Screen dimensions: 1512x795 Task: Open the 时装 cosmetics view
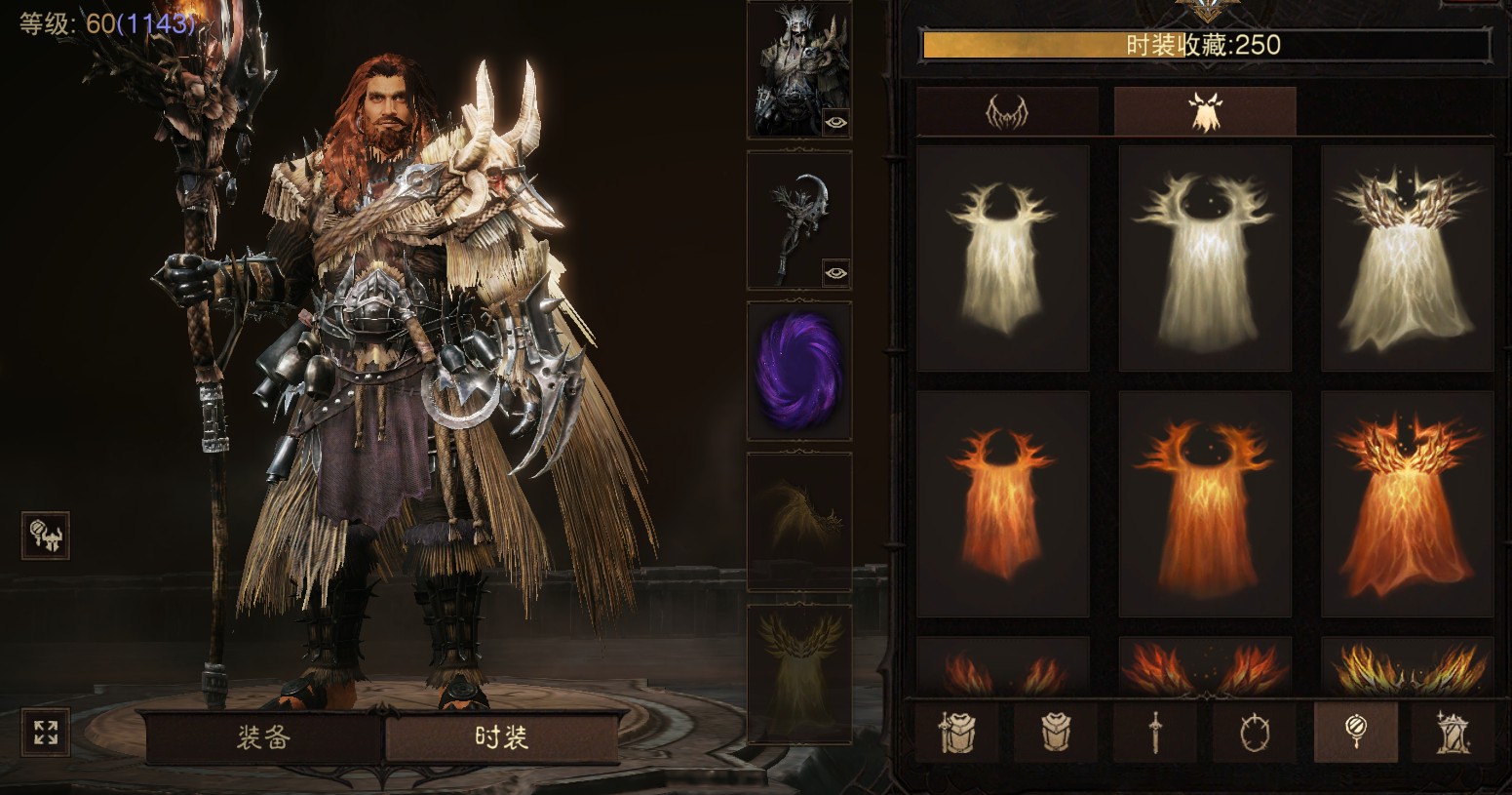pyautogui.click(x=501, y=736)
